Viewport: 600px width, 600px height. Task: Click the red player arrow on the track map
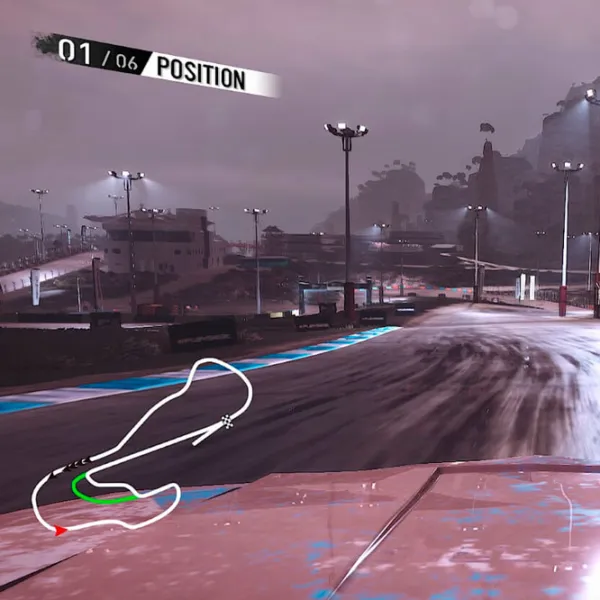coord(61,530)
